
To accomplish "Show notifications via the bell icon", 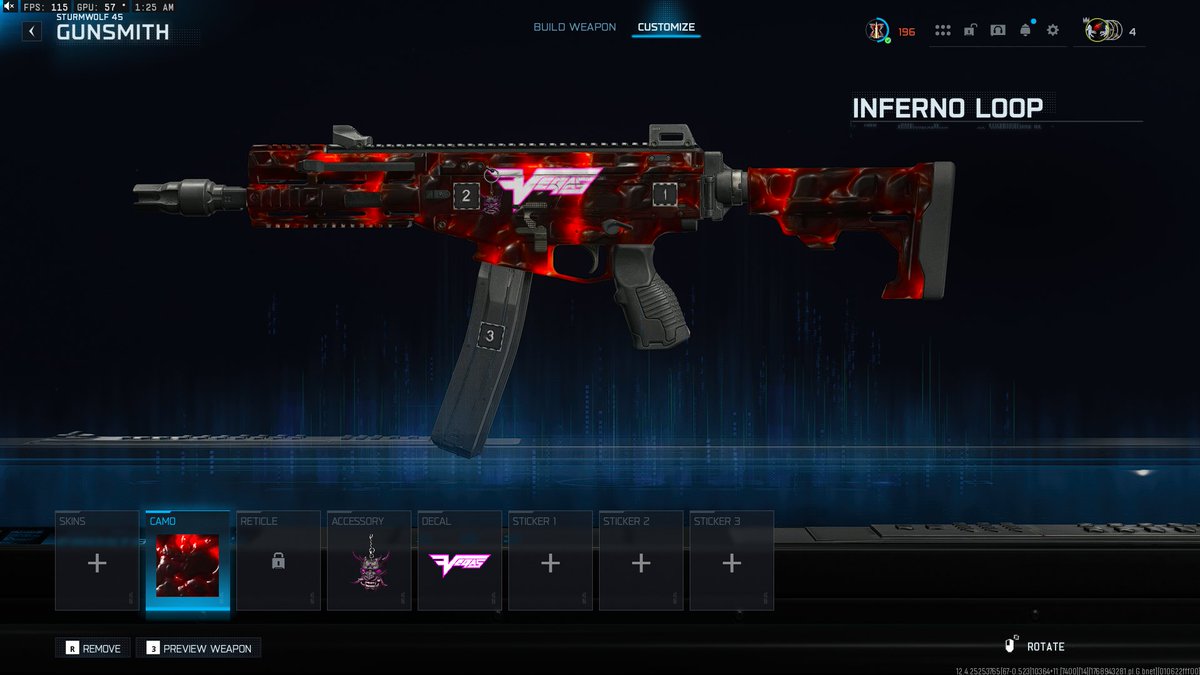I will click(1025, 31).
